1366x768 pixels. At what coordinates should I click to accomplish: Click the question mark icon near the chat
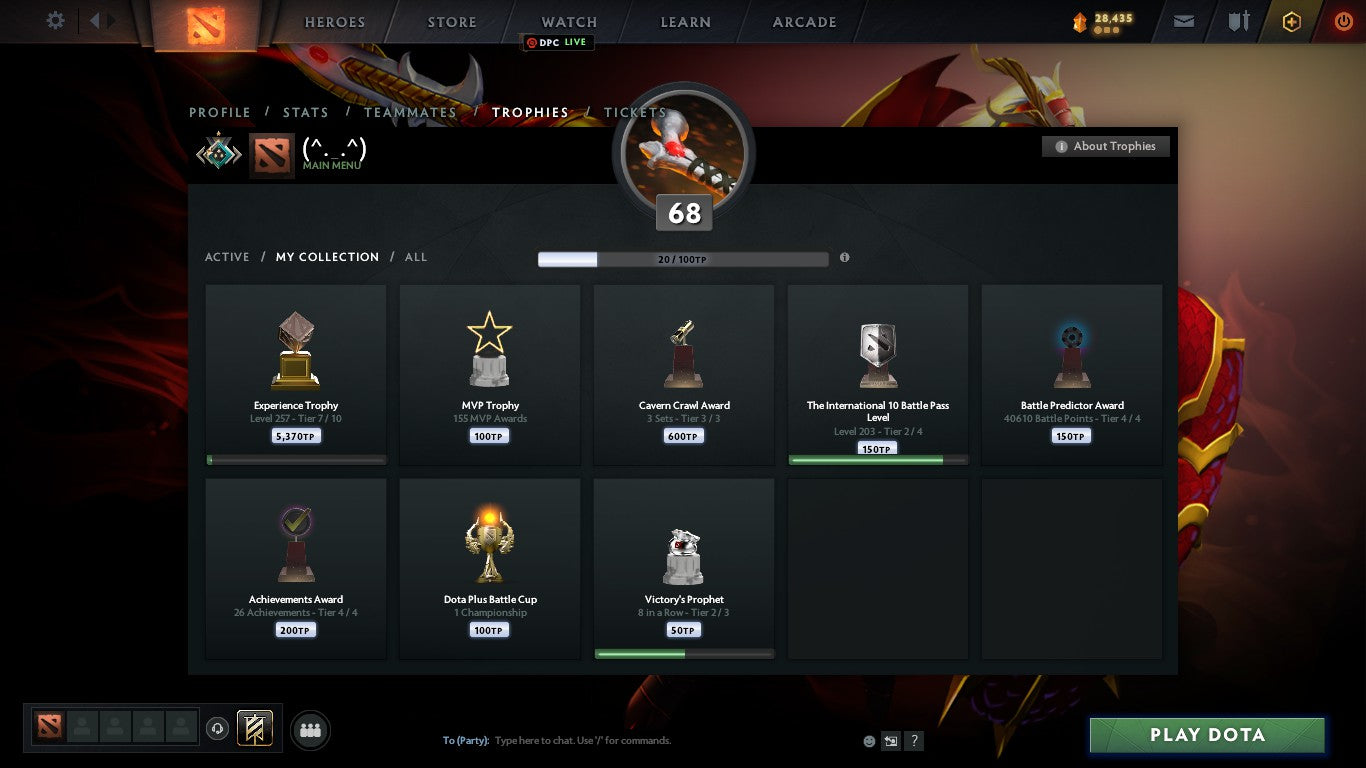coord(913,740)
